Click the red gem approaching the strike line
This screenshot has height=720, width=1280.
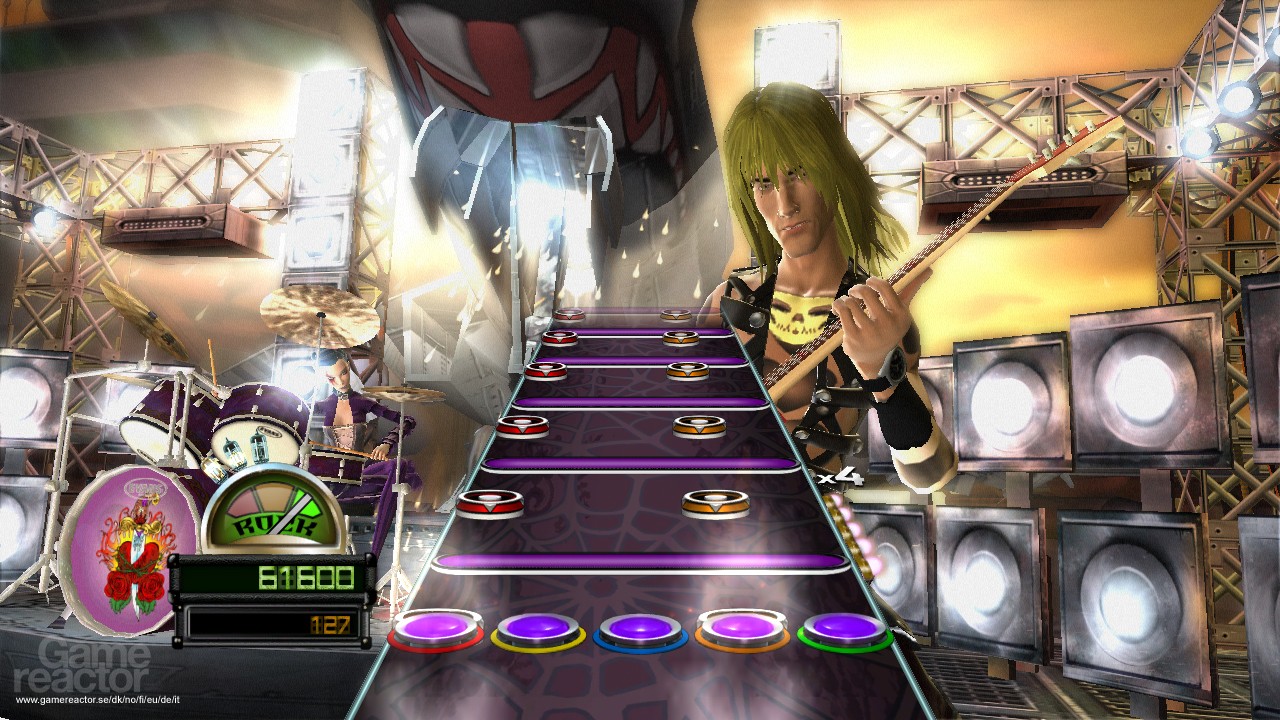point(489,504)
